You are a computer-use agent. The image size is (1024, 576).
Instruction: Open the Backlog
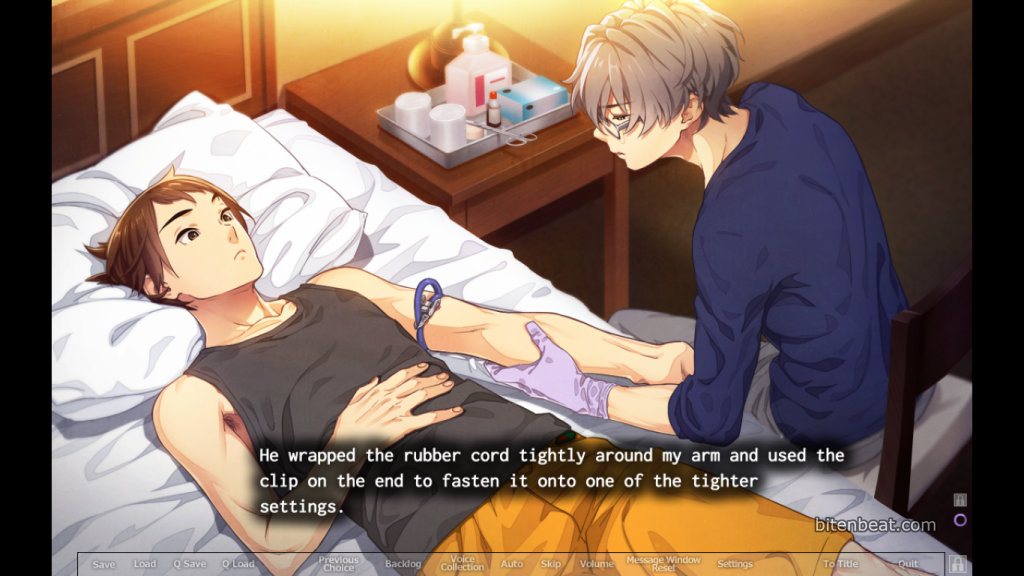point(403,564)
